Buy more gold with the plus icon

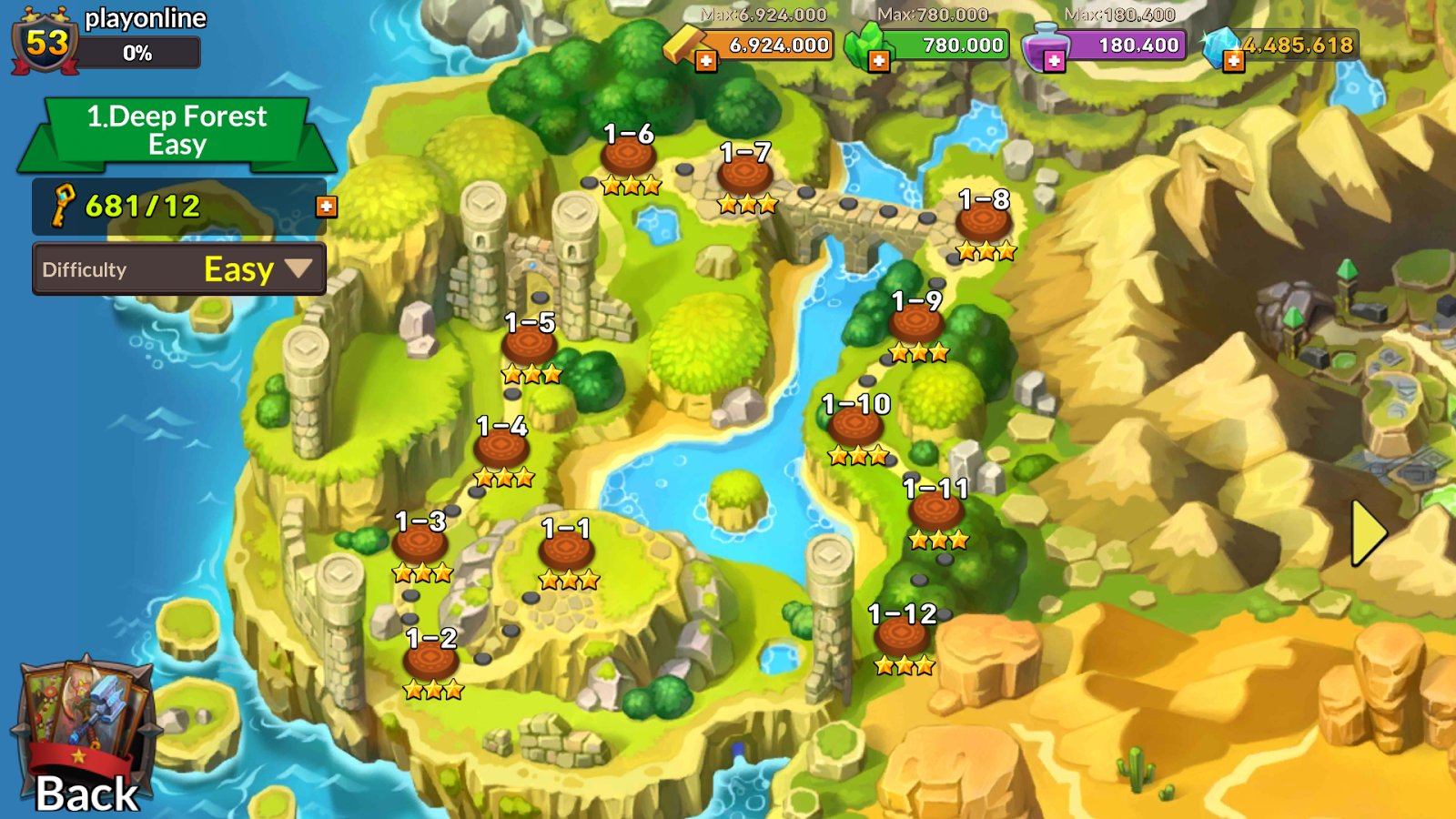[706, 62]
